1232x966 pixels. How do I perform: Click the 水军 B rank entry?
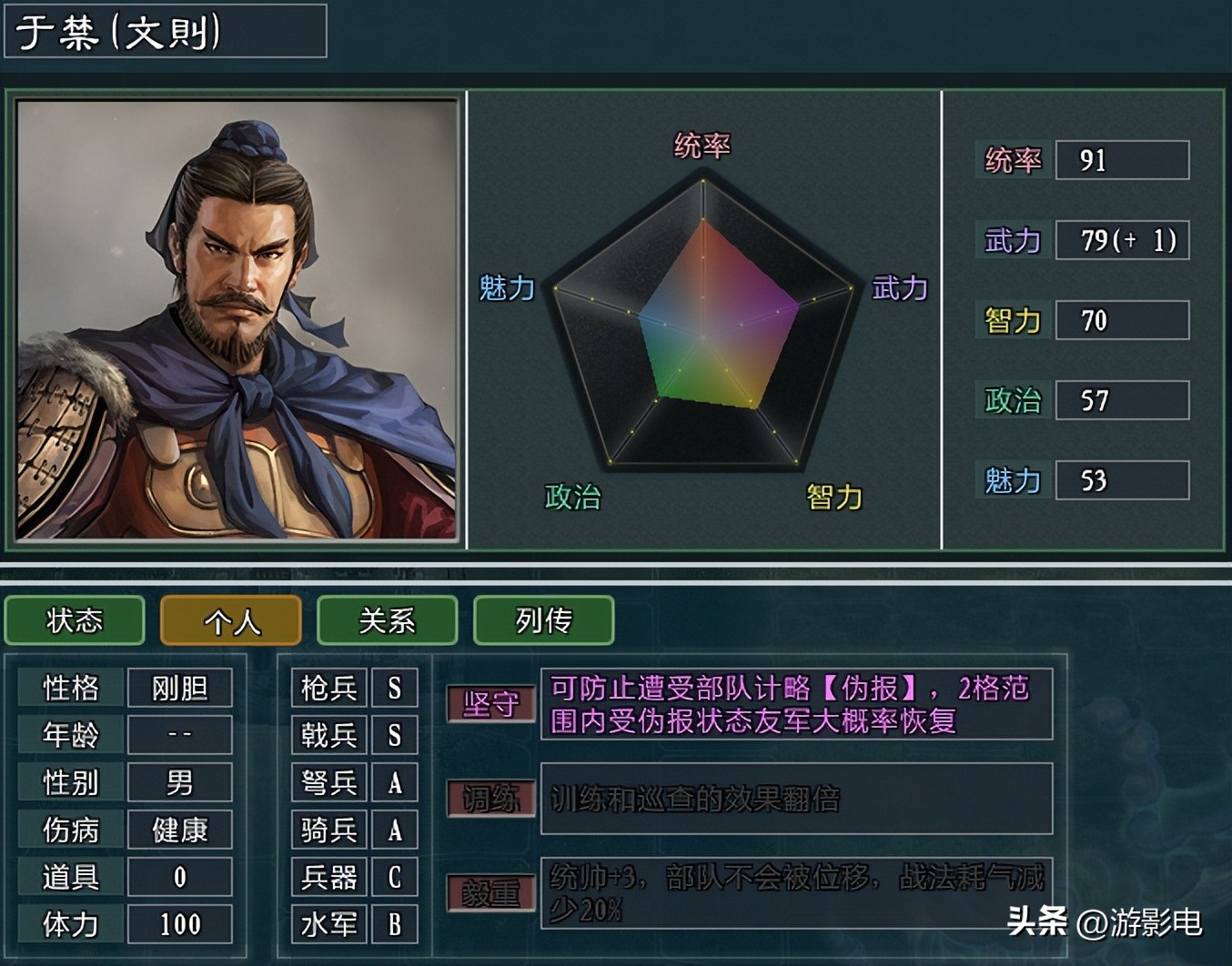354,925
